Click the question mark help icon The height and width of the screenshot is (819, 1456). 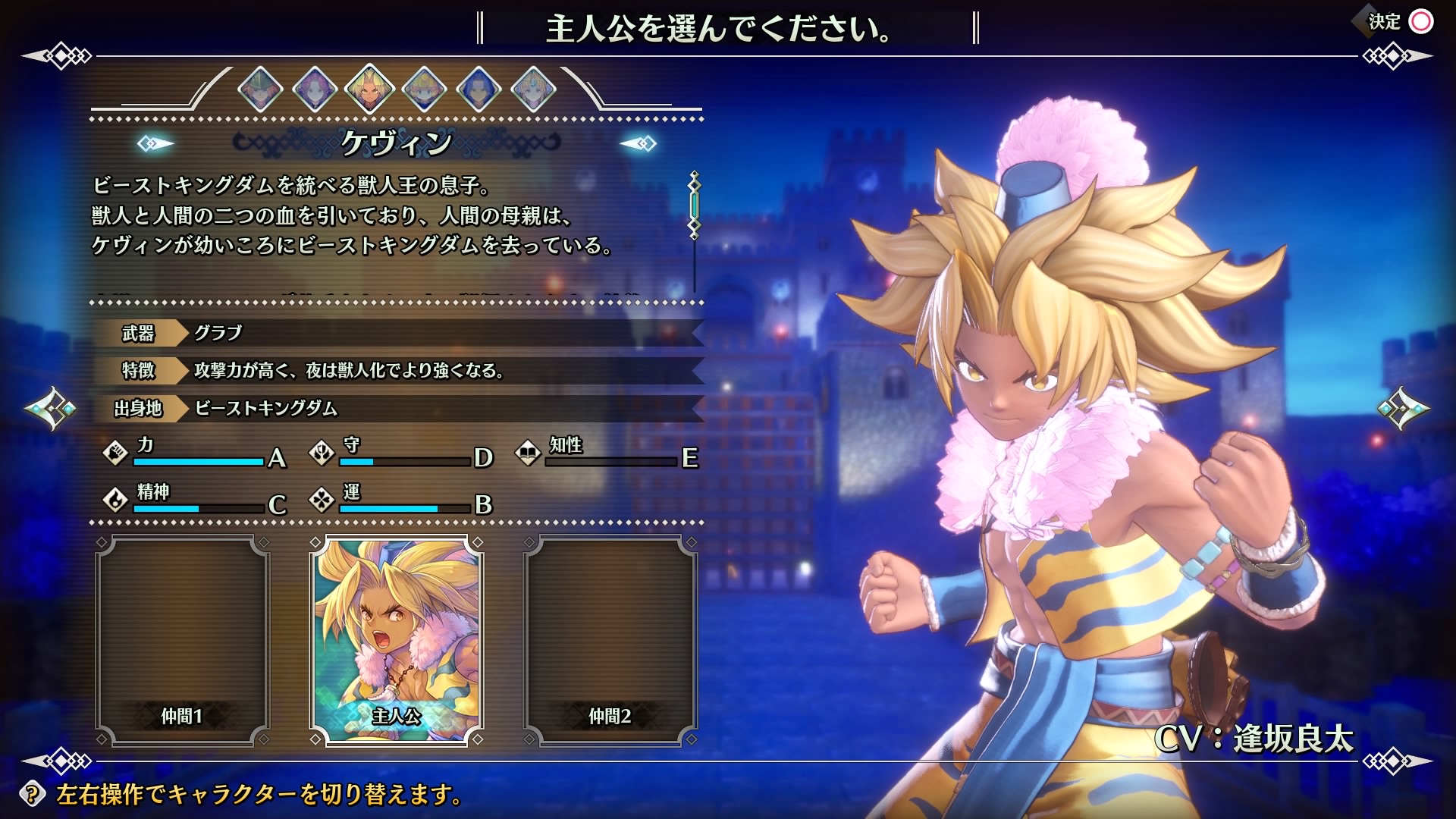pos(32,794)
